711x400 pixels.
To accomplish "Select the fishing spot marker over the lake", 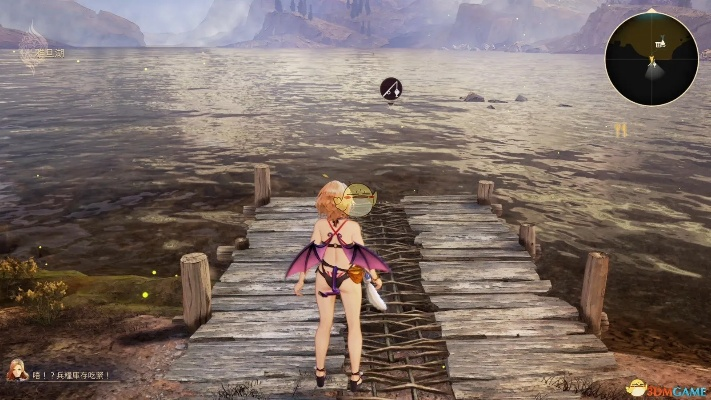I will coord(391,89).
